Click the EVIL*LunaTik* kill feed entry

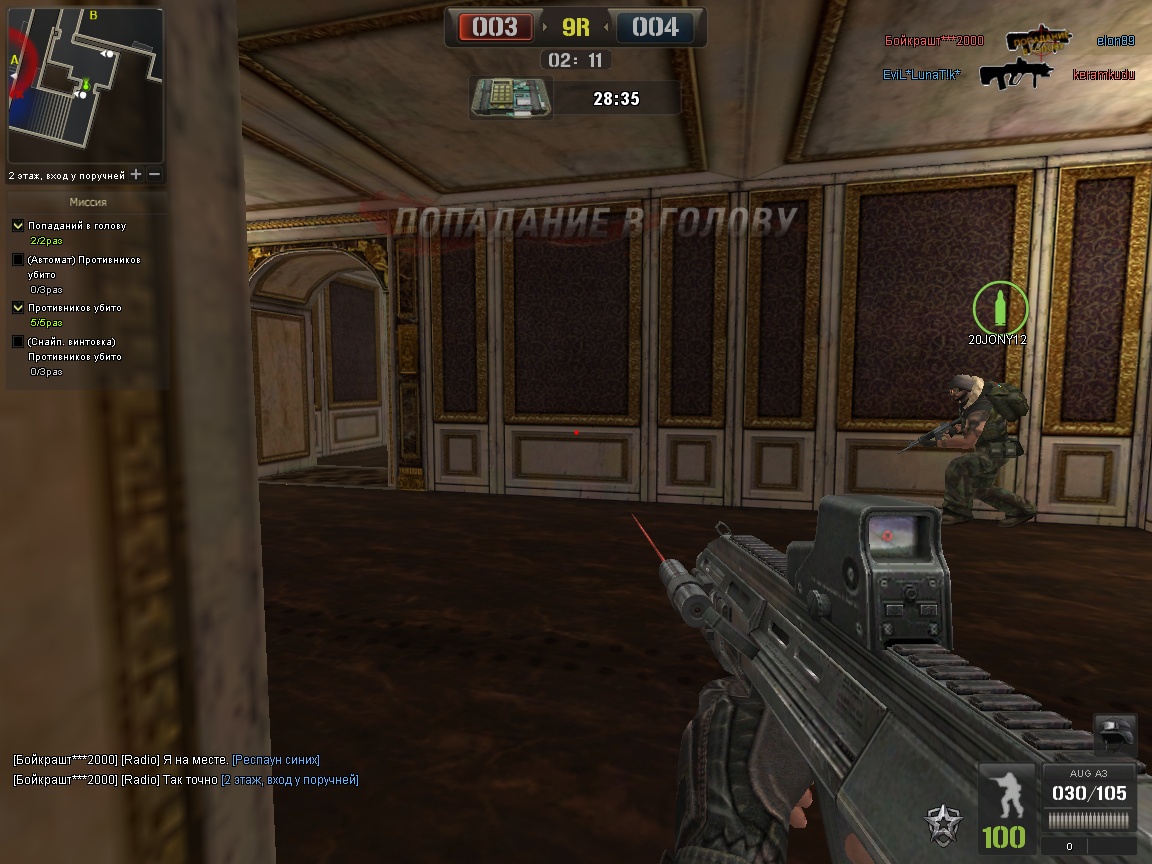coord(921,75)
